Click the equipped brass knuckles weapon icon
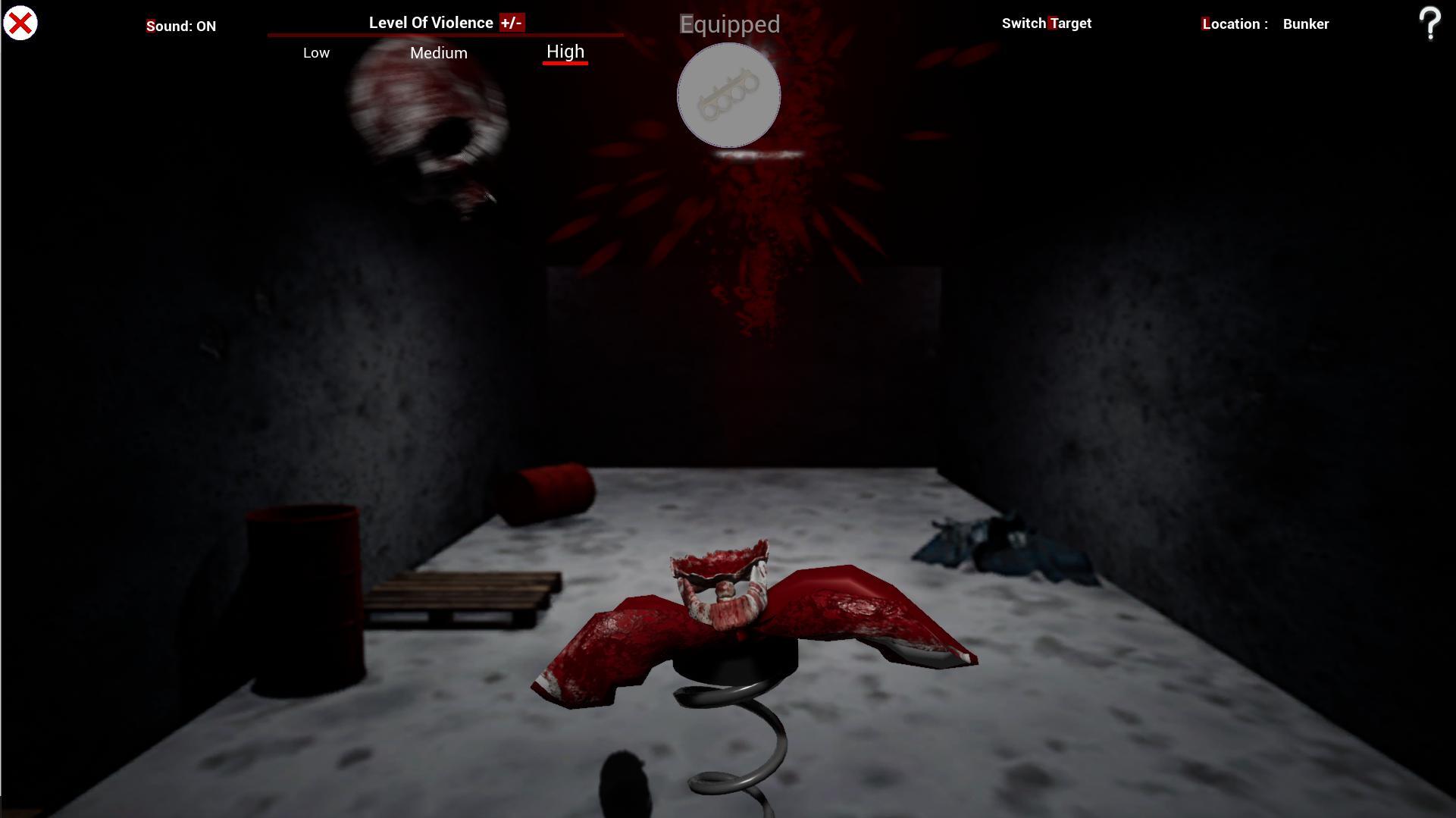 (x=728, y=94)
